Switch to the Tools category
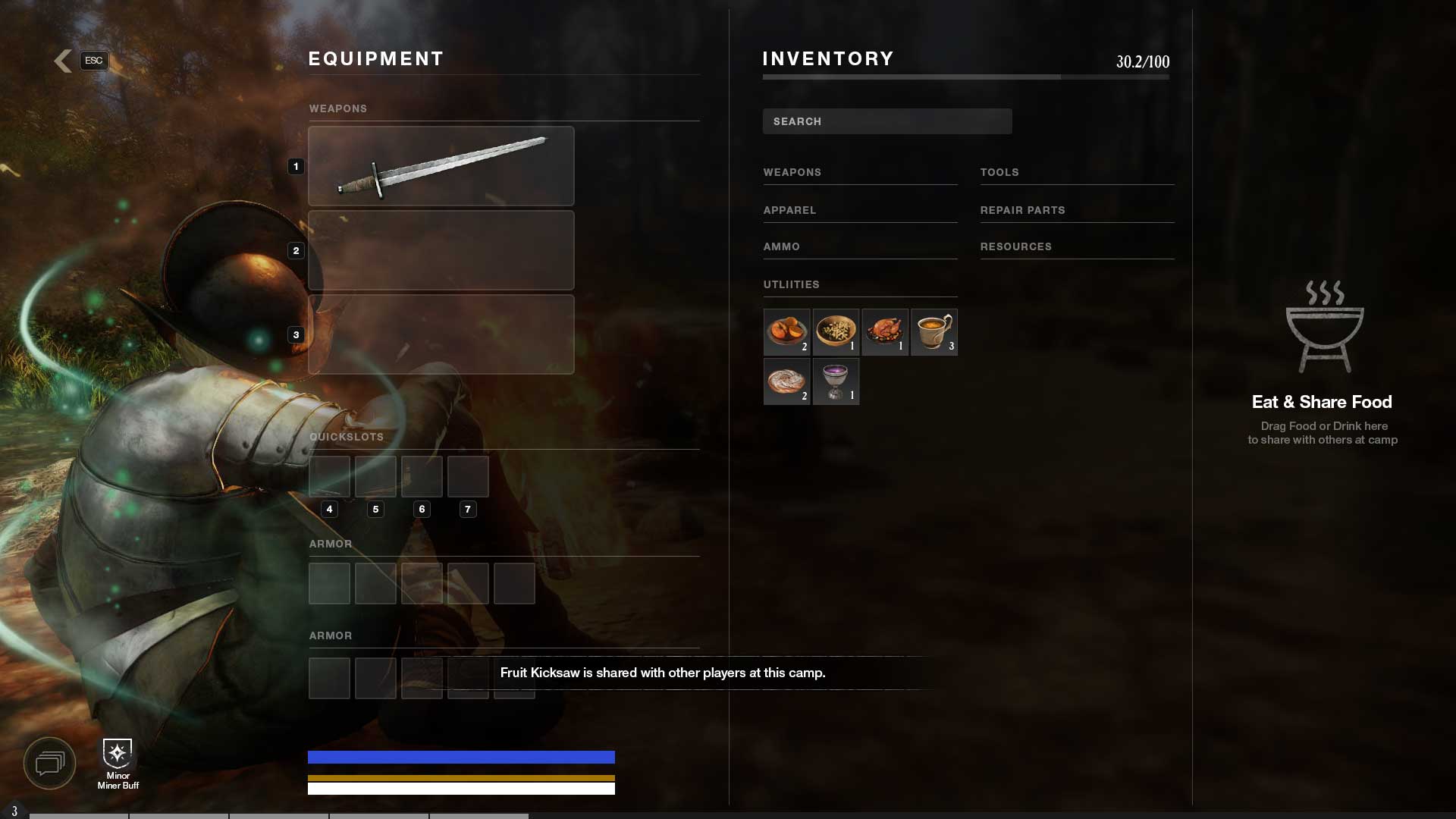 pyautogui.click(x=999, y=172)
